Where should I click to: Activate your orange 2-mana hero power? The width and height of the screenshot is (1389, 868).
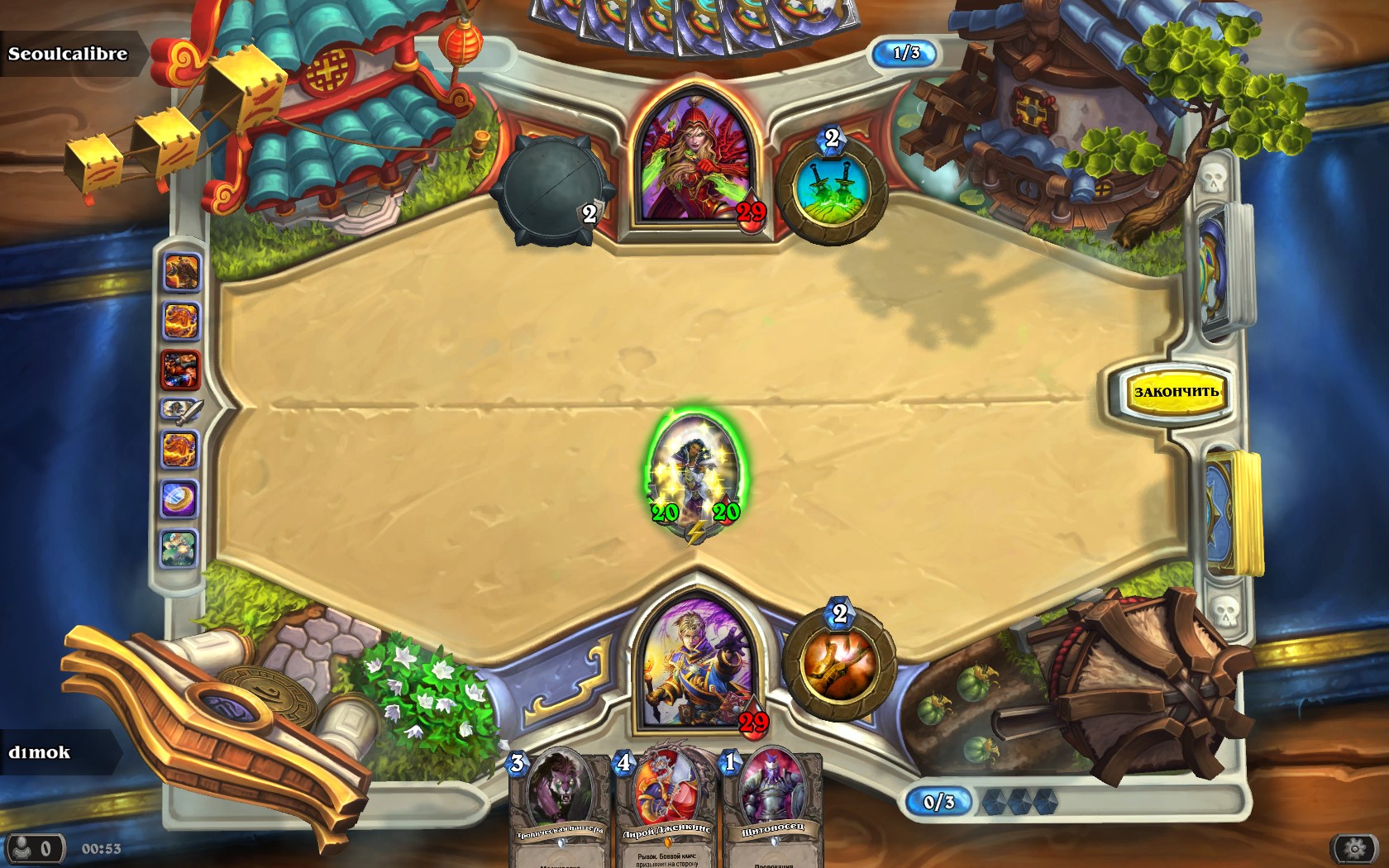[x=838, y=664]
